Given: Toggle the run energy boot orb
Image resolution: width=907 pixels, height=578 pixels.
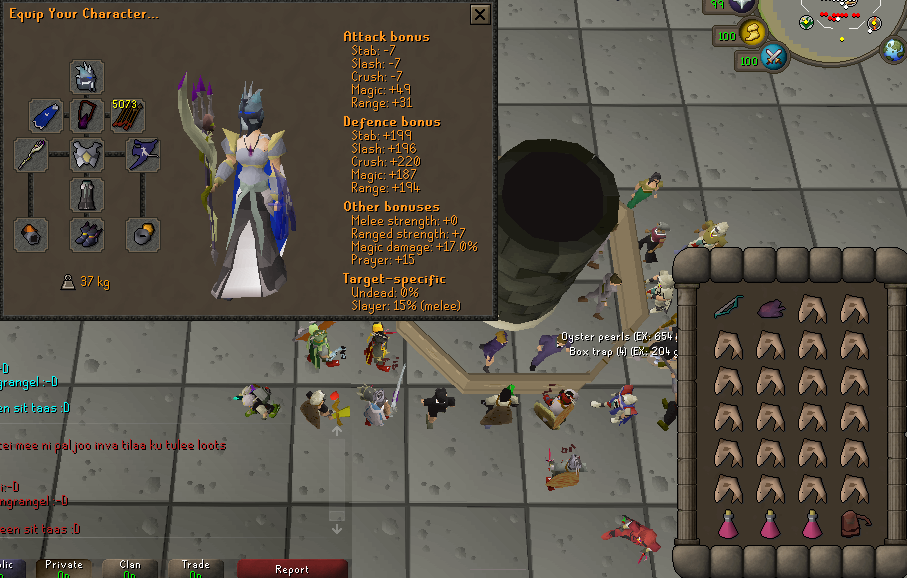Looking at the screenshot, I should pos(753,34).
